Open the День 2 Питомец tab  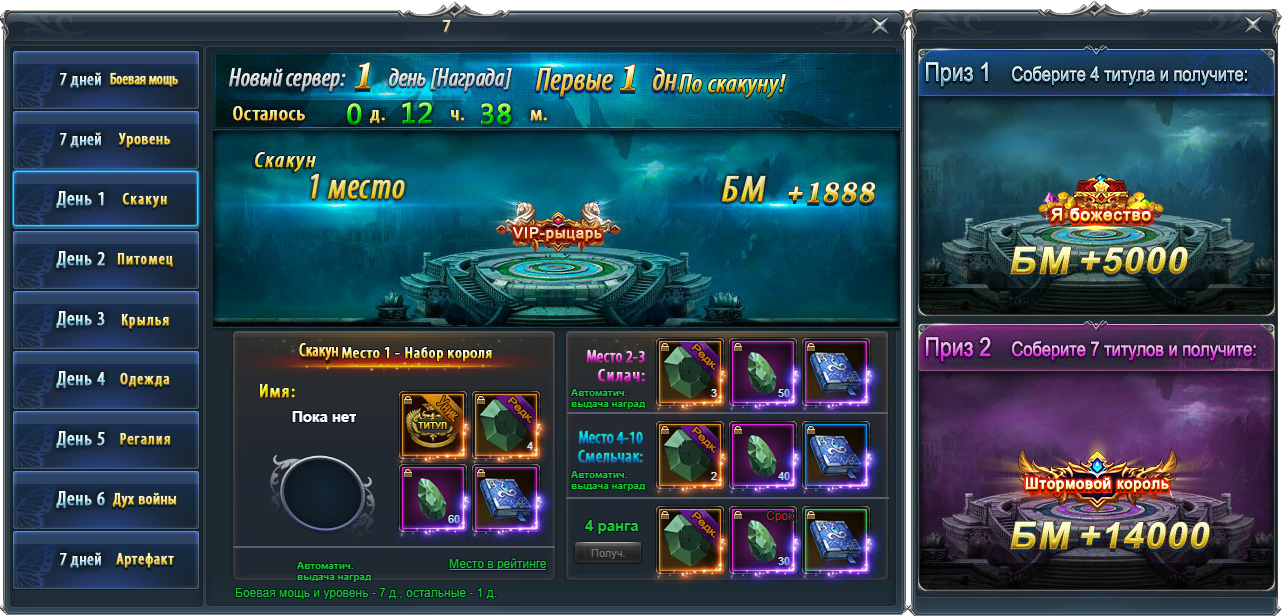[x=105, y=260]
